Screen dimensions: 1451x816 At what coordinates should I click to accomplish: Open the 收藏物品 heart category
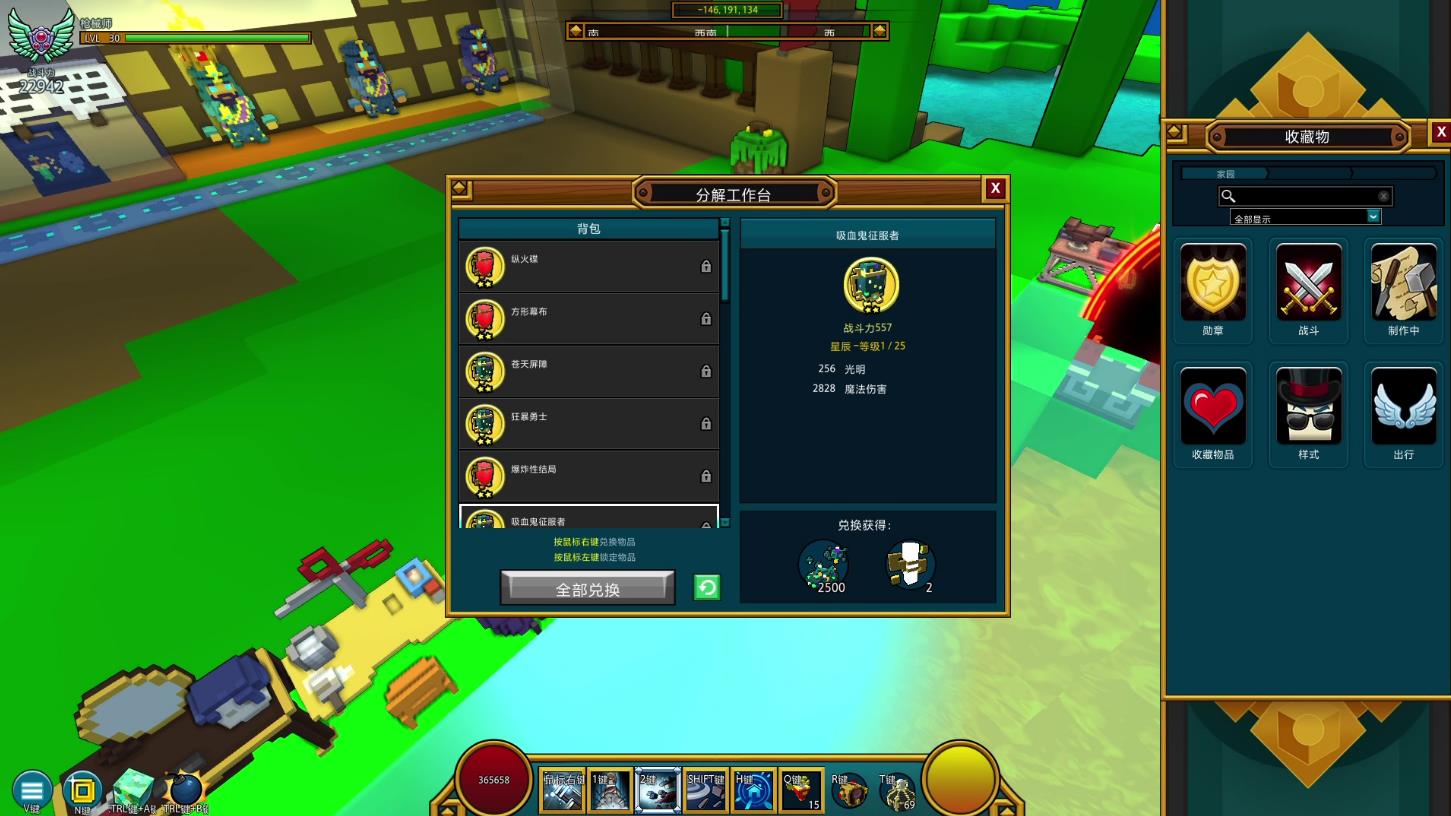tap(1213, 412)
